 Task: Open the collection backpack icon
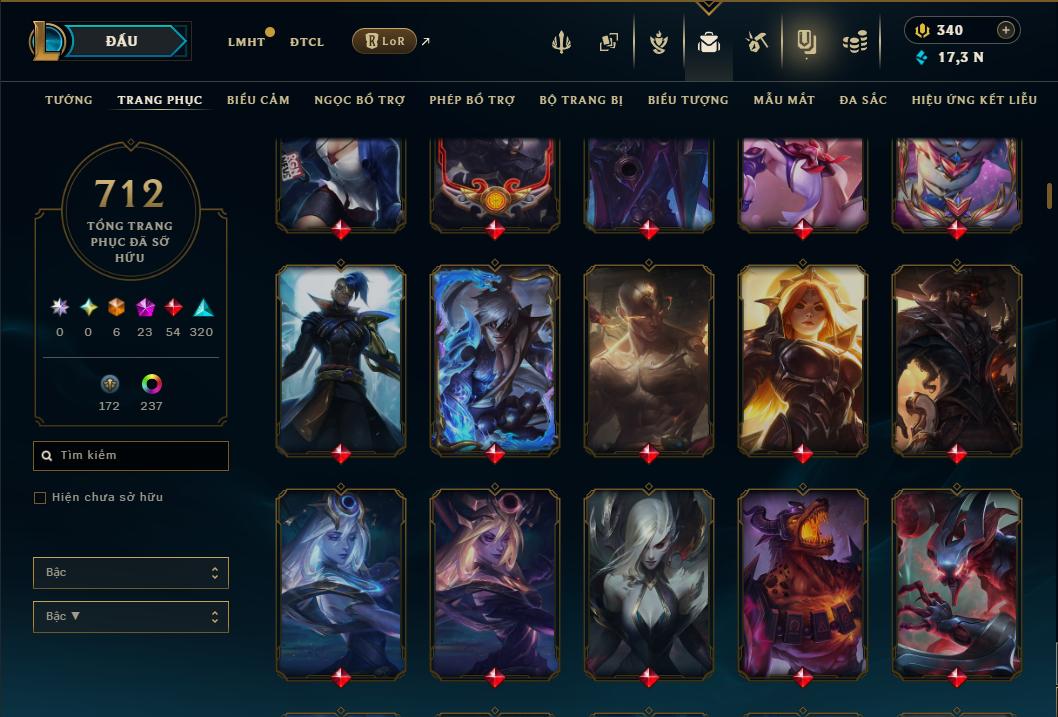[709, 42]
